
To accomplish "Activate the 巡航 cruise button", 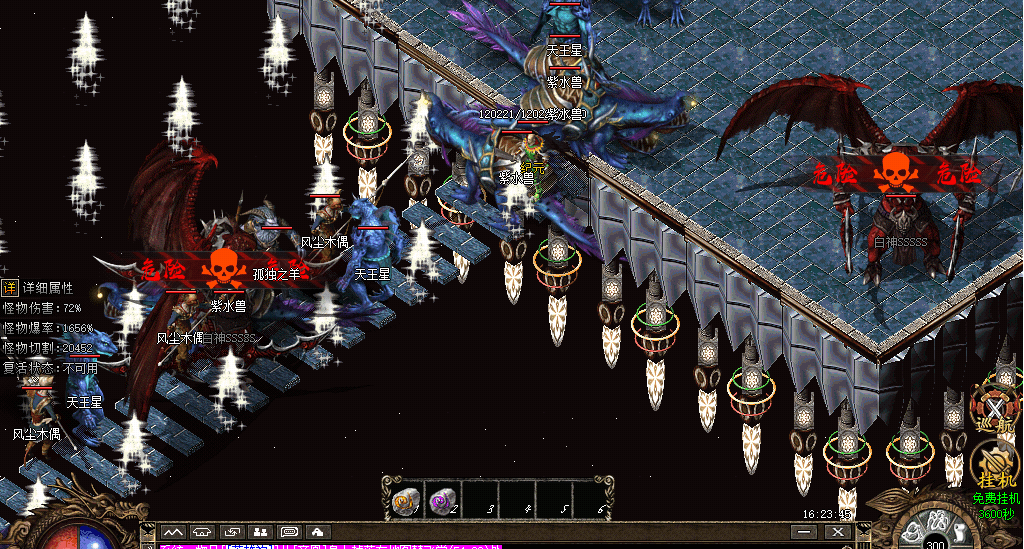I will [995, 411].
